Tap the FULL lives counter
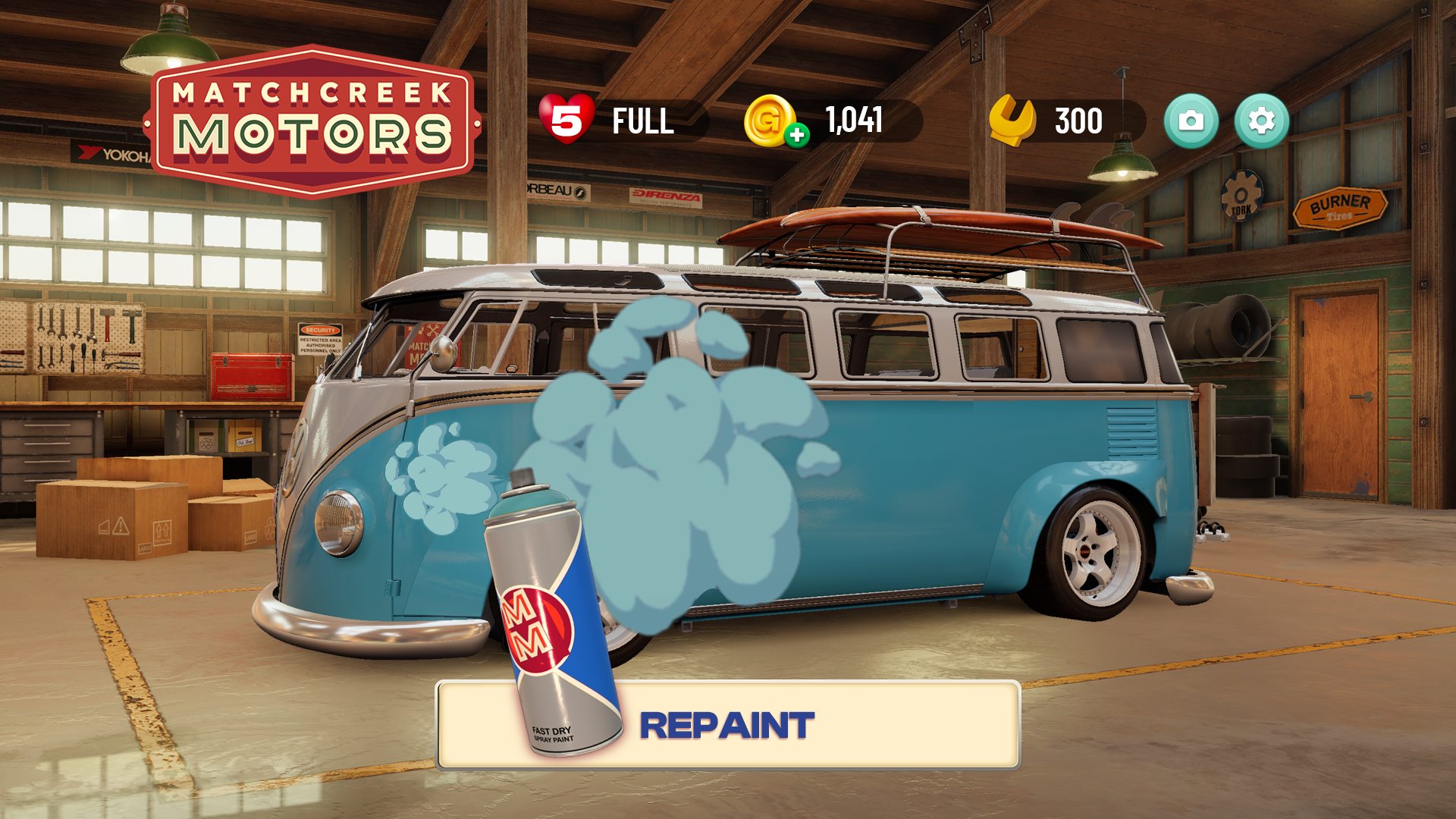Image resolution: width=1456 pixels, height=819 pixels. tap(643, 119)
